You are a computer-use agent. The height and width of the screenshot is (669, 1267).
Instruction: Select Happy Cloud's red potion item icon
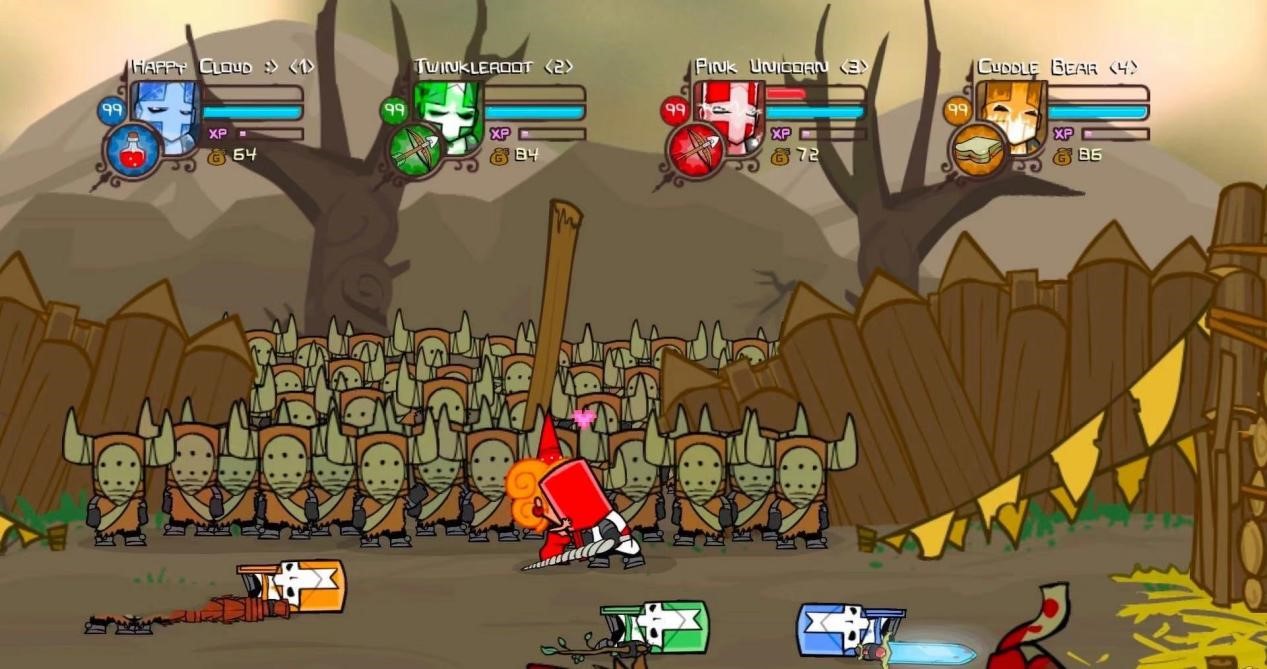[x=132, y=152]
